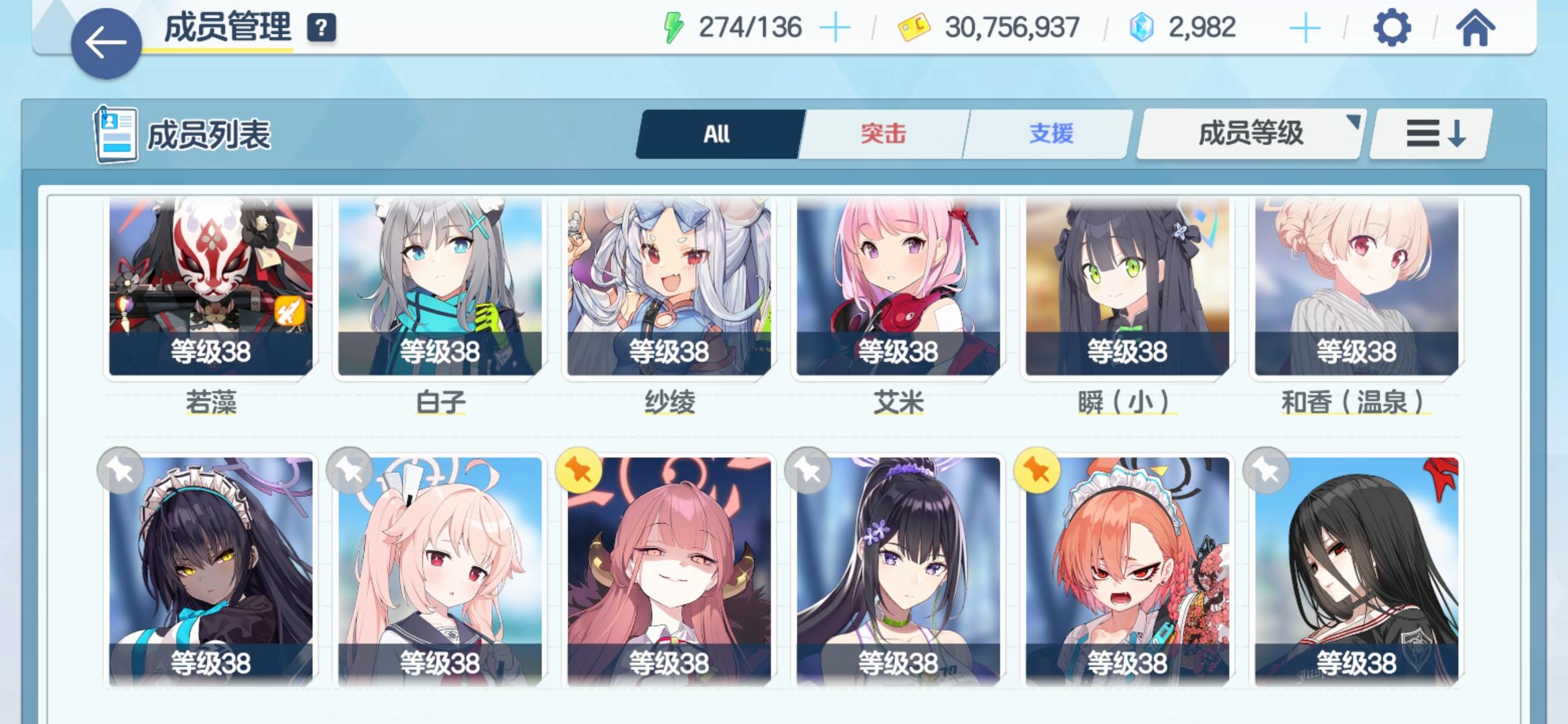Open the help icon beside 成员管理 title

click(321, 29)
